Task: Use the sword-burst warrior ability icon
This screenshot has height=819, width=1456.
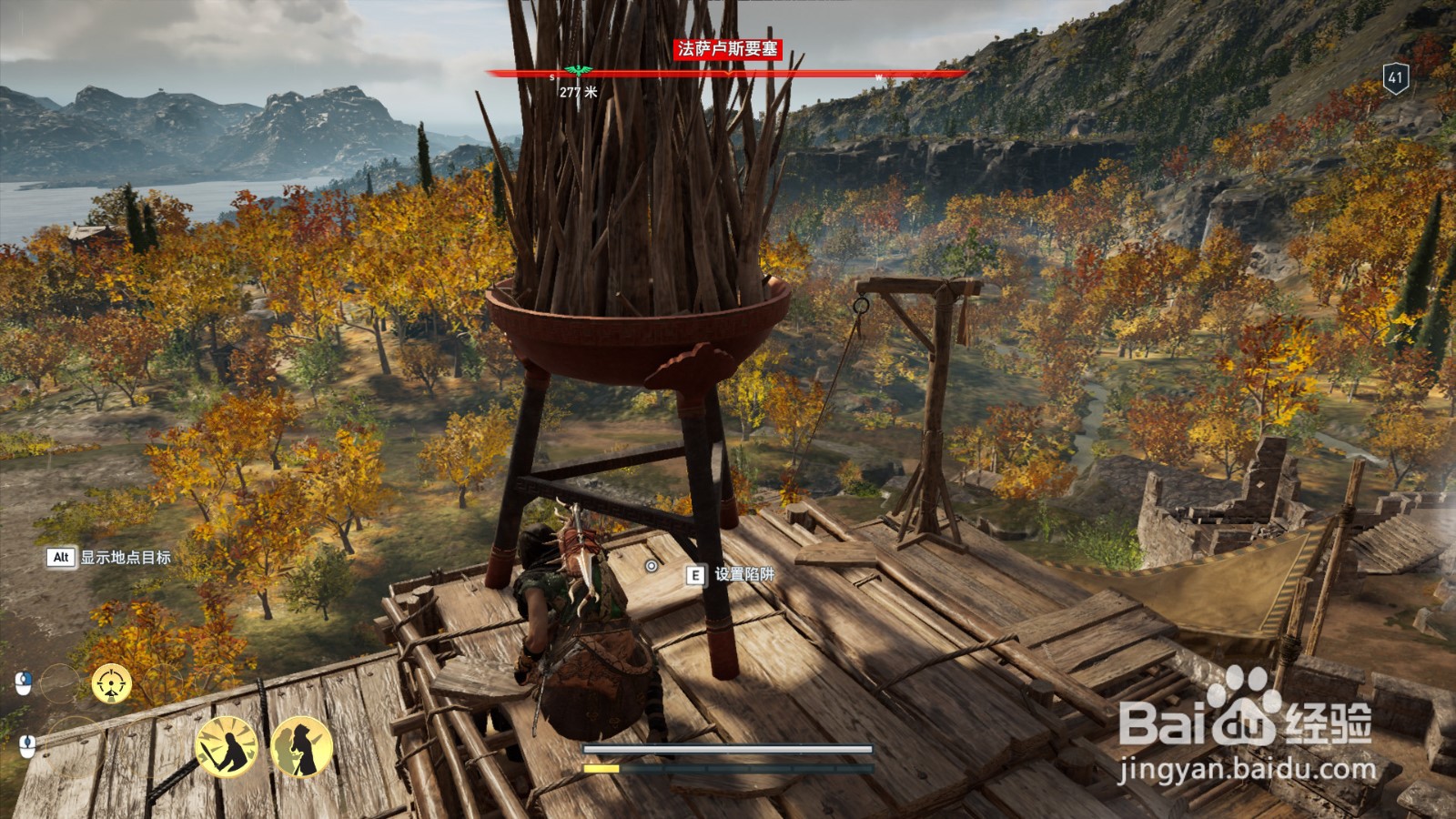Action: 227,747
